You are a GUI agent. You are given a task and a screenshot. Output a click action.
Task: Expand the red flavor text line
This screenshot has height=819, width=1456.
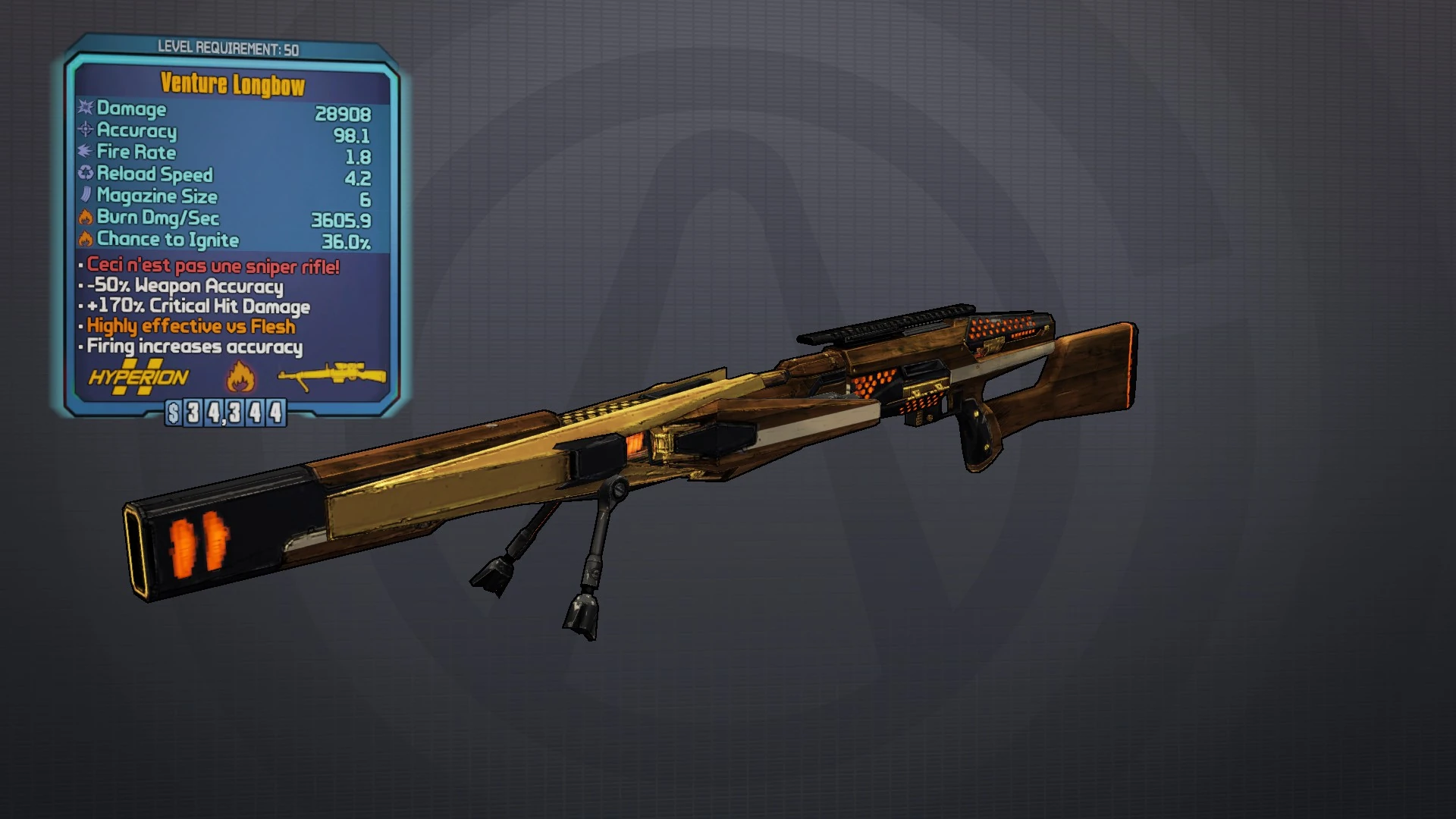209,267
